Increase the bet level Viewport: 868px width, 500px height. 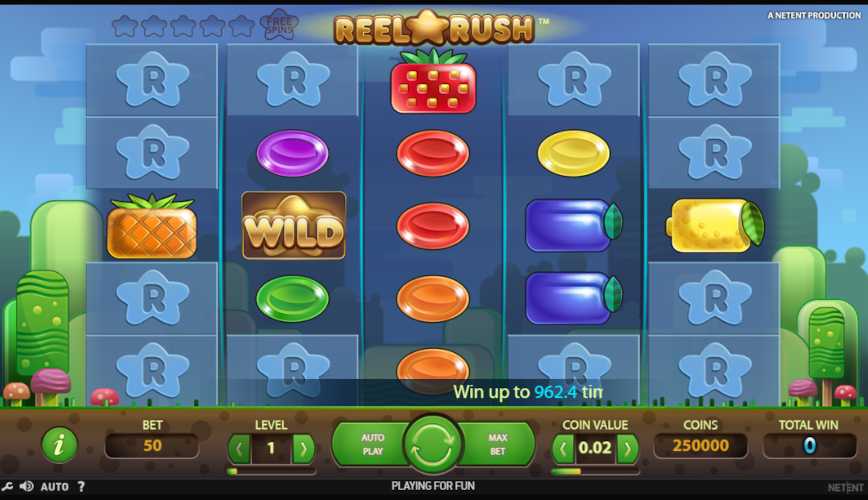point(303,448)
